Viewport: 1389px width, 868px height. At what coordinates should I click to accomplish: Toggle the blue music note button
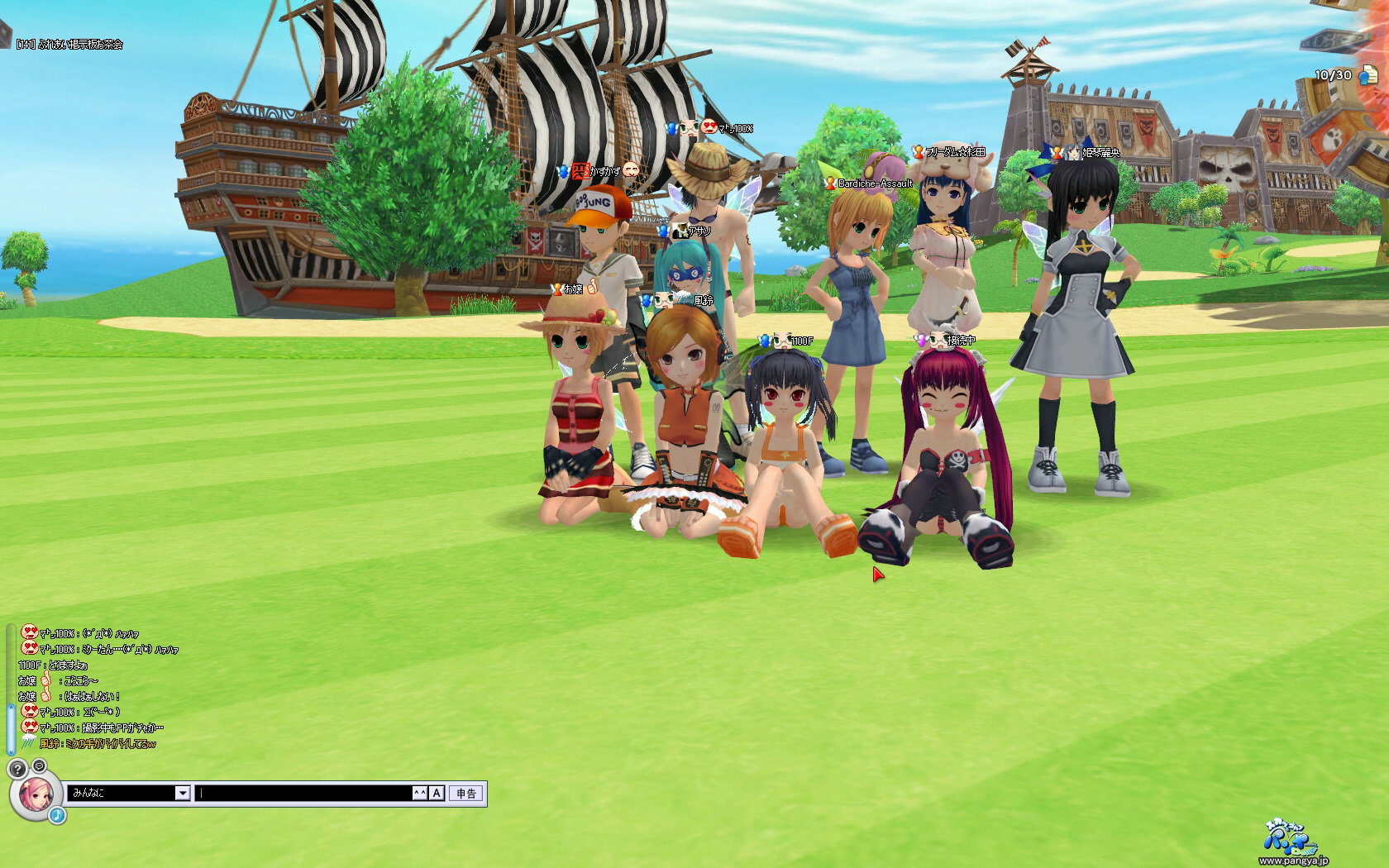pos(56,815)
